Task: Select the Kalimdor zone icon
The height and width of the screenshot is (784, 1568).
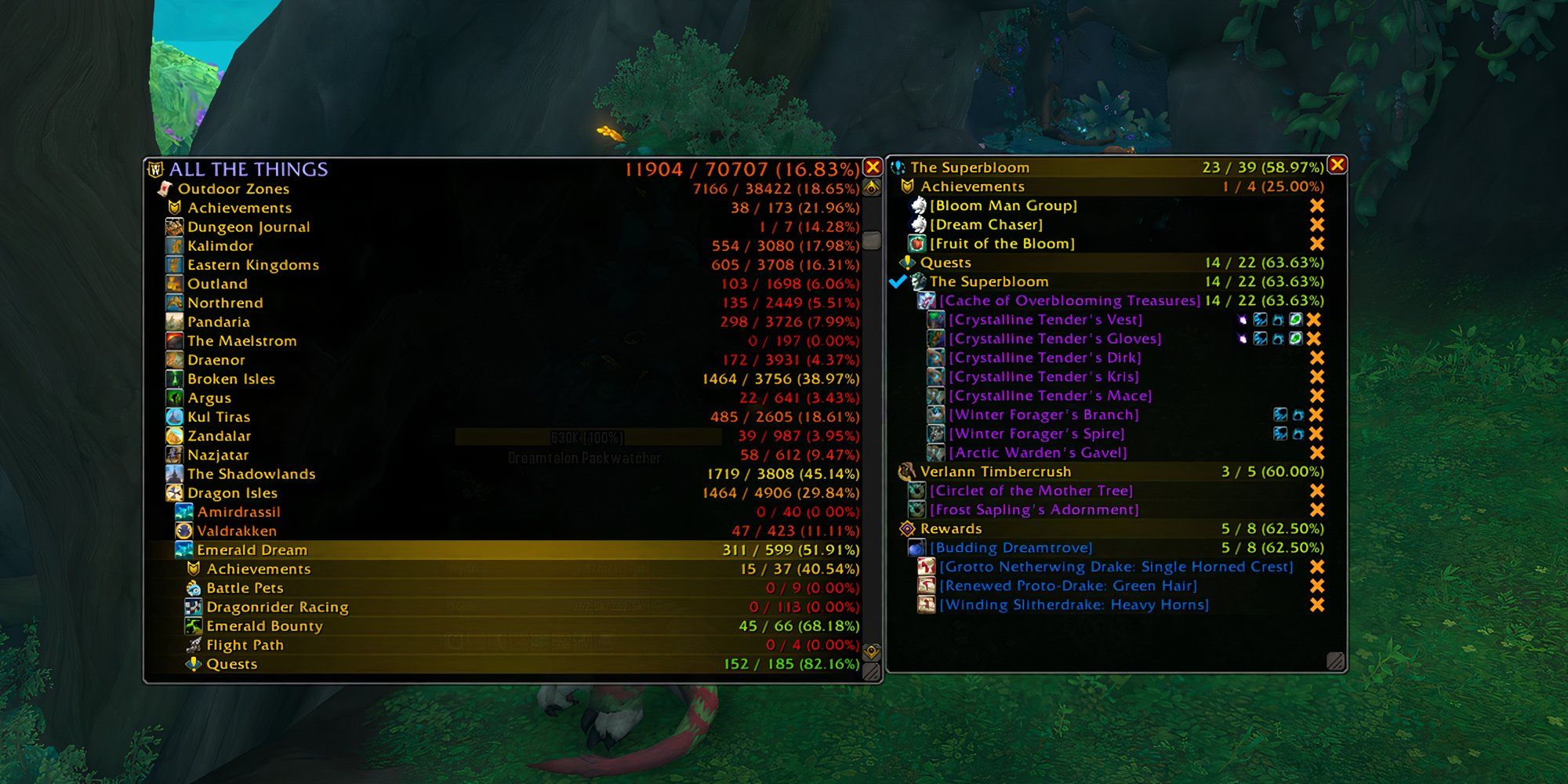Action: pyautogui.click(x=174, y=245)
